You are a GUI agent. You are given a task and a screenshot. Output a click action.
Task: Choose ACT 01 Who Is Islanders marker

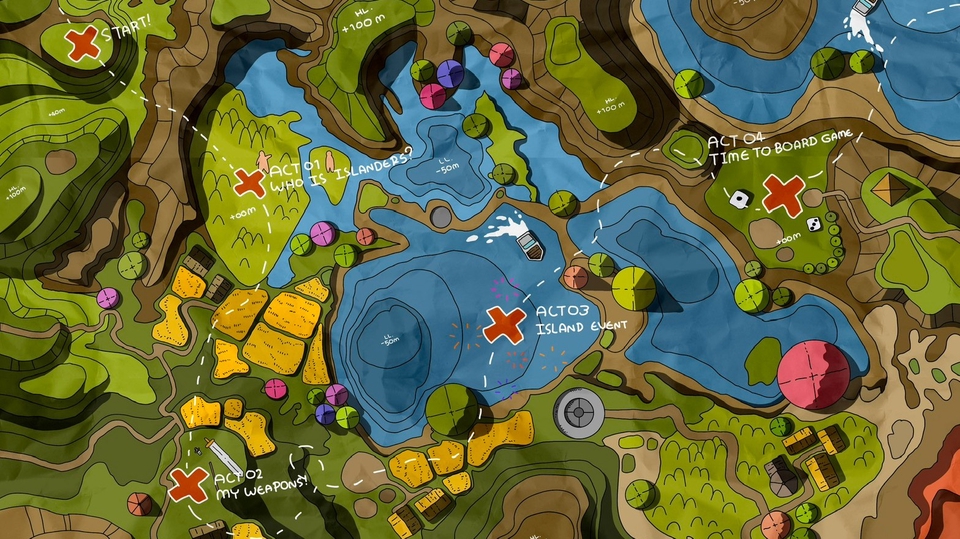248,182
